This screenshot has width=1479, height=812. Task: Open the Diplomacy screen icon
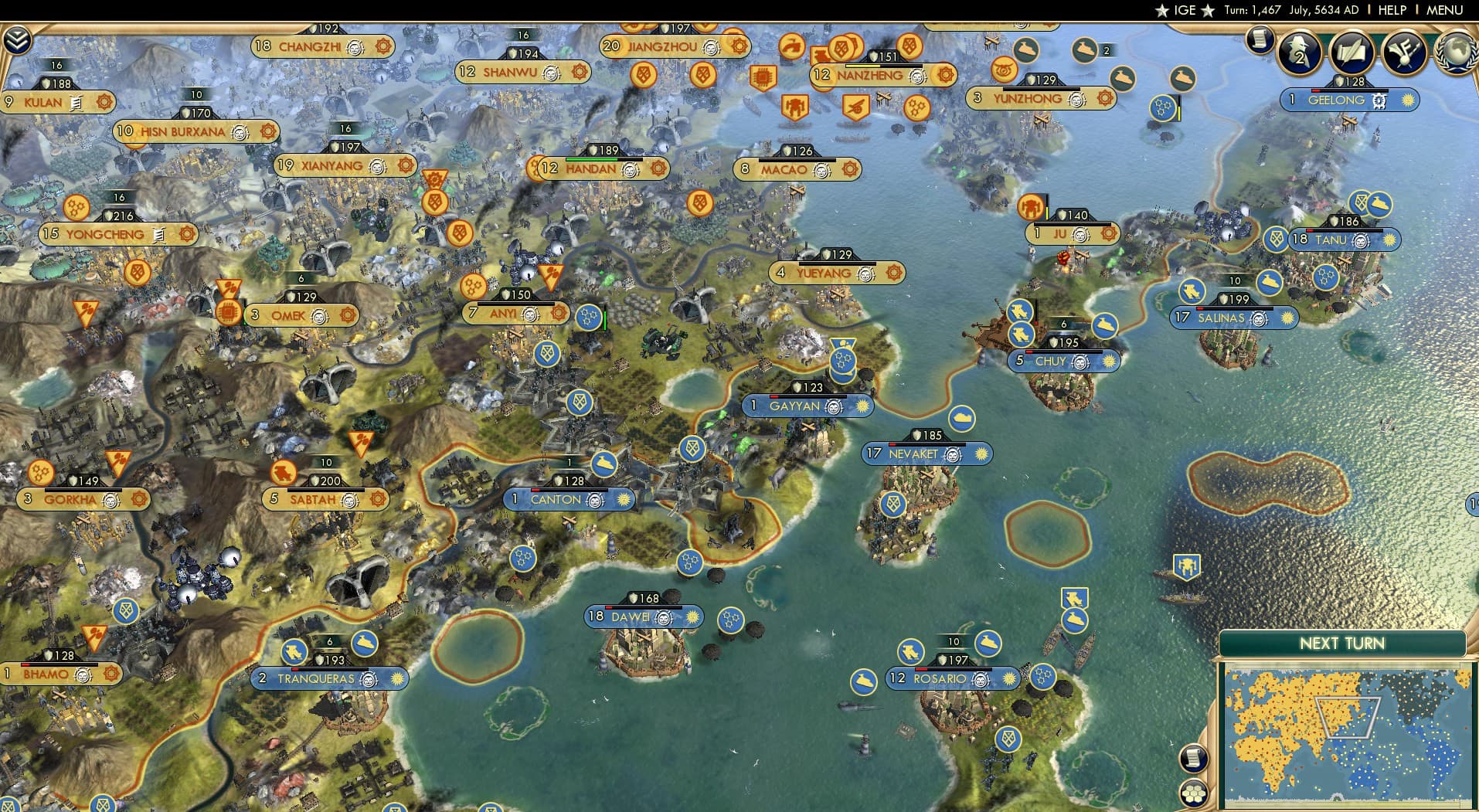click(1405, 53)
